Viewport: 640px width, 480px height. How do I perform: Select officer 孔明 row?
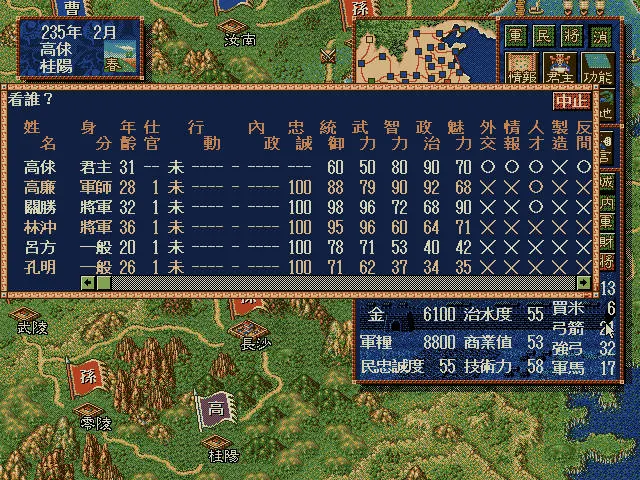[40, 267]
